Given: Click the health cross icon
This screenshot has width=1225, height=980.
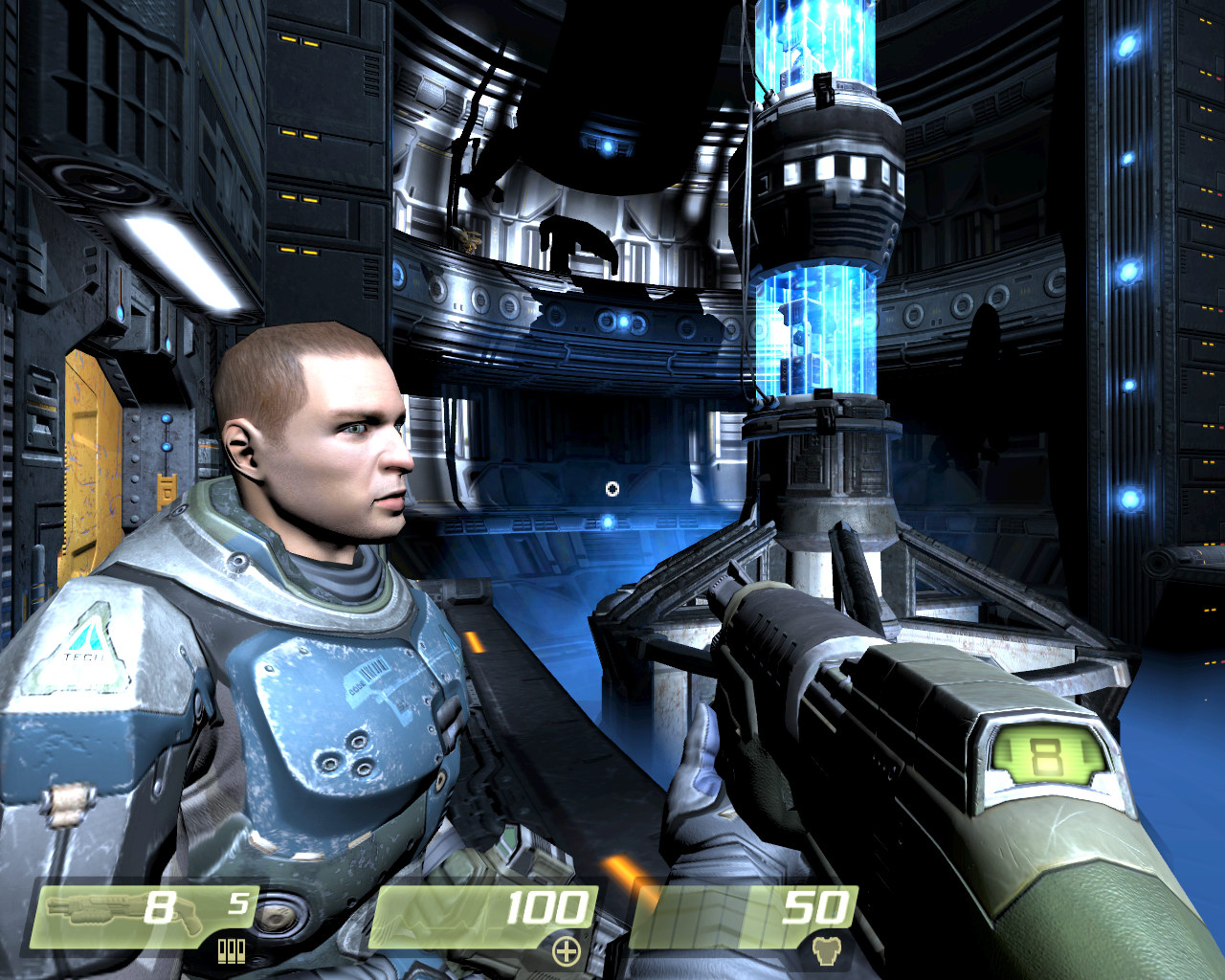Looking at the screenshot, I should coord(567,950).
